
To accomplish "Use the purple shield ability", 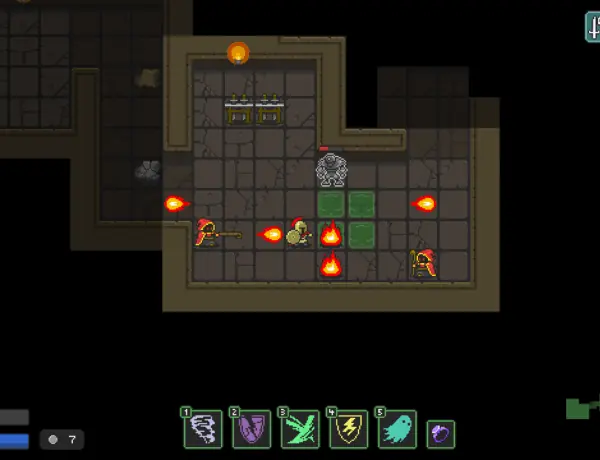I will click(252, 430).
